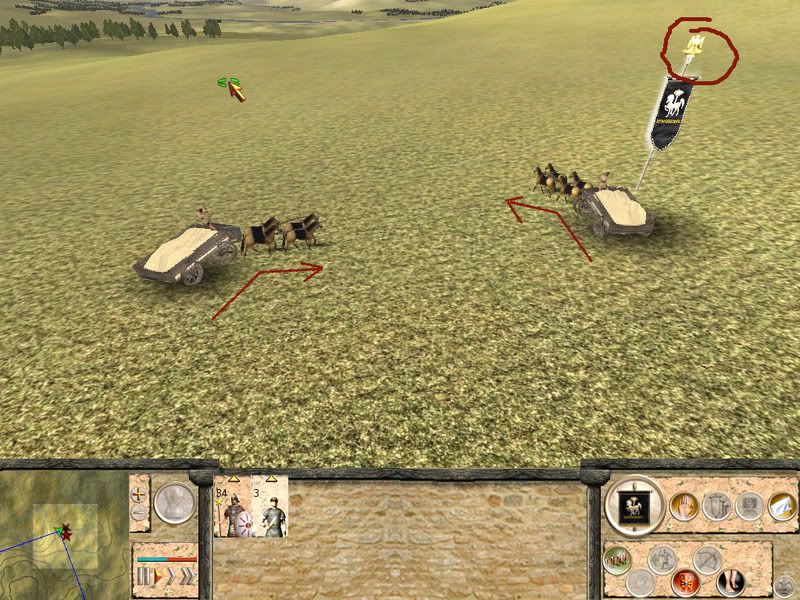Select the unit card showing 3 soldiers

(270, 507)
